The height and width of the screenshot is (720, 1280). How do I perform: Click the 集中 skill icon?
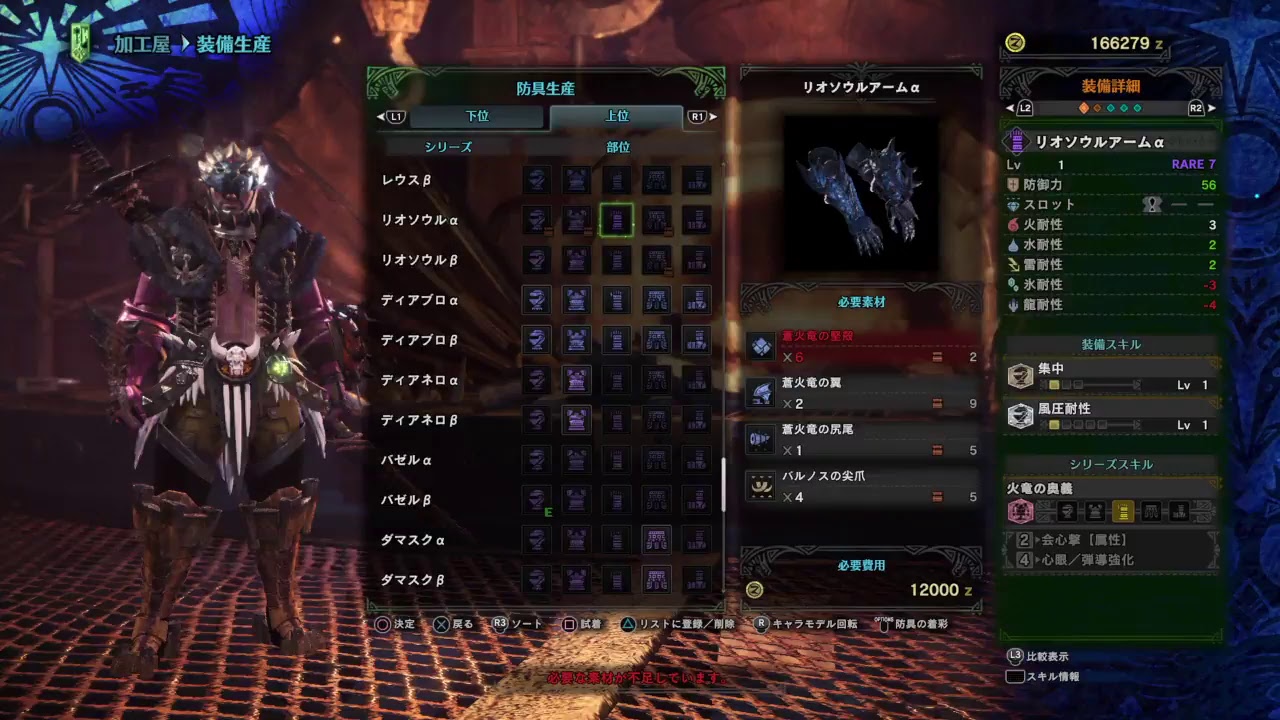[x=1021, y=374]
